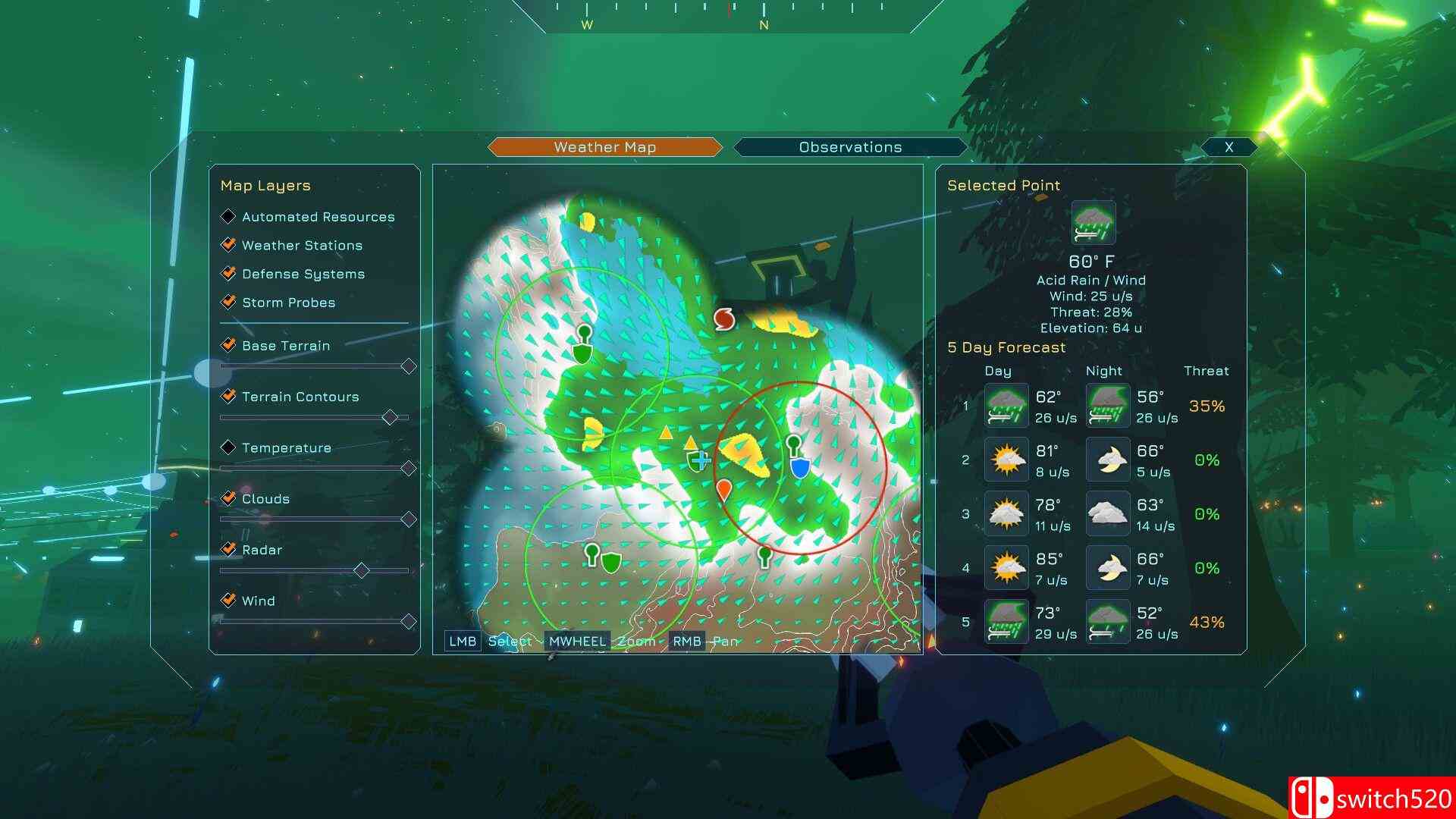Click the red cyclone storm icon on the map
1456x819 pixels.
click(724, 319)
